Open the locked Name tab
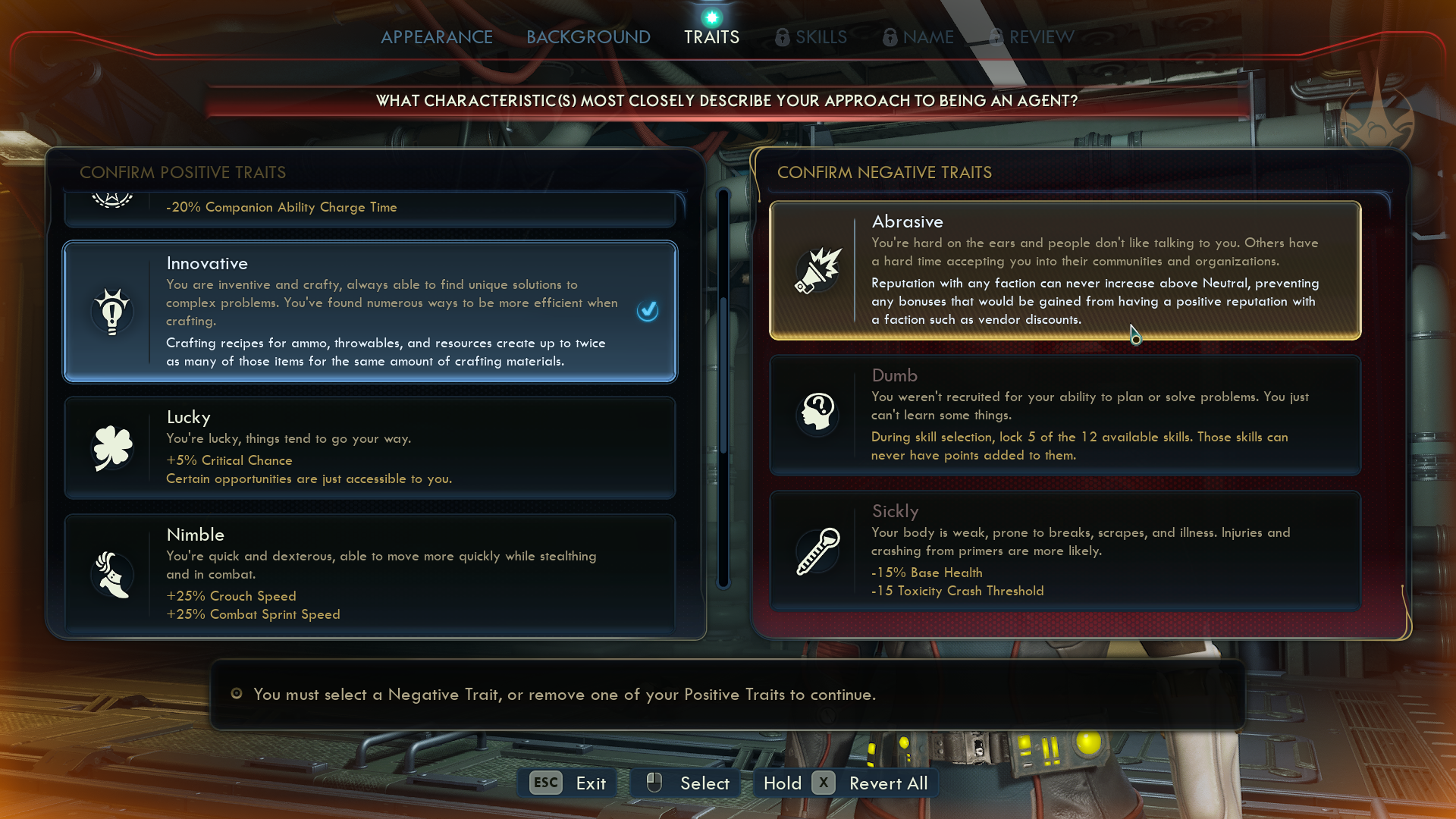This screenshot has height=819, width=1456. pos(918,37)
